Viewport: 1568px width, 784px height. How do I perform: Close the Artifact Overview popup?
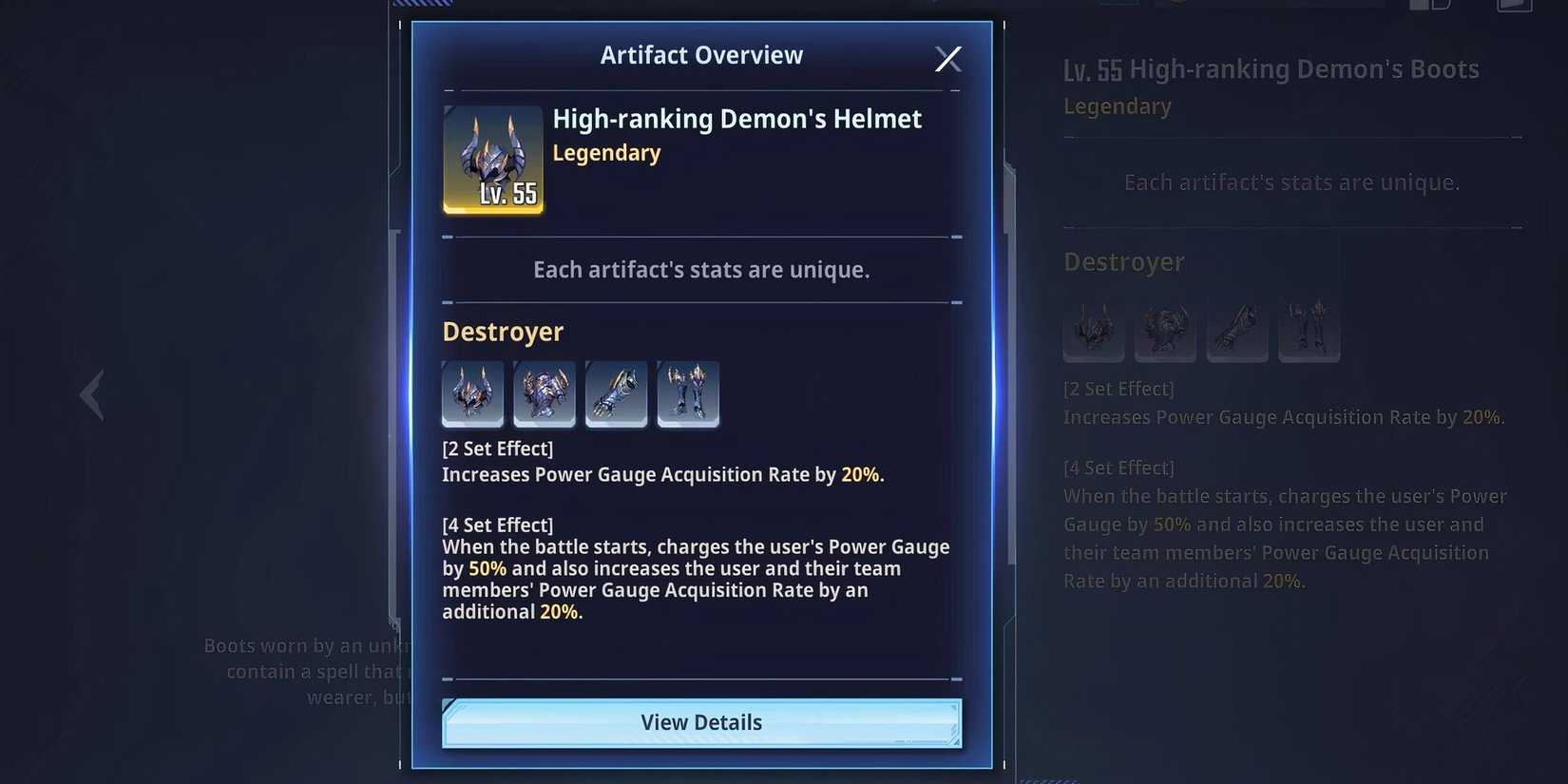tap(947, 58)
